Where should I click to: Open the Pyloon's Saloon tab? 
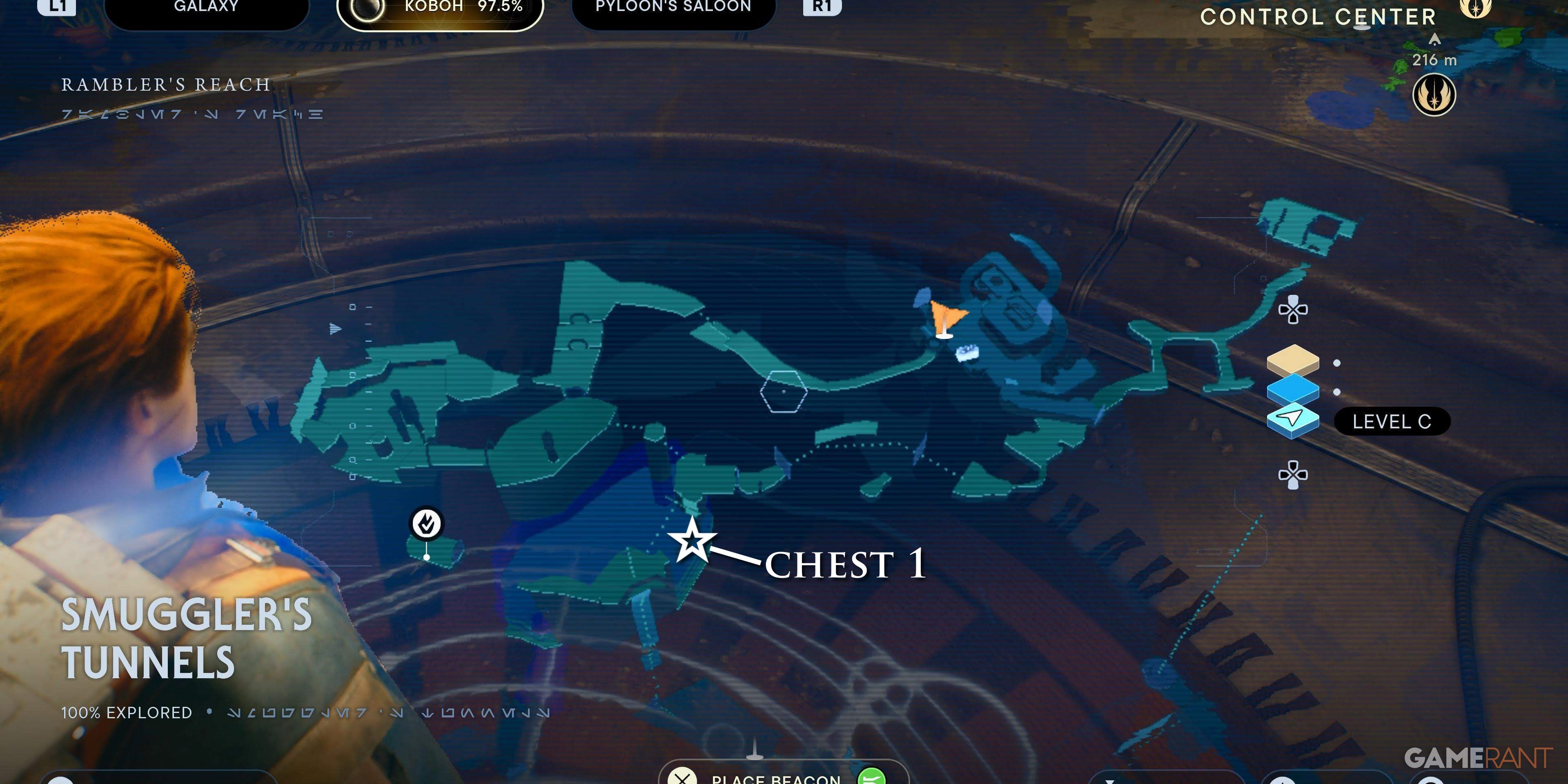pos(673,7)
